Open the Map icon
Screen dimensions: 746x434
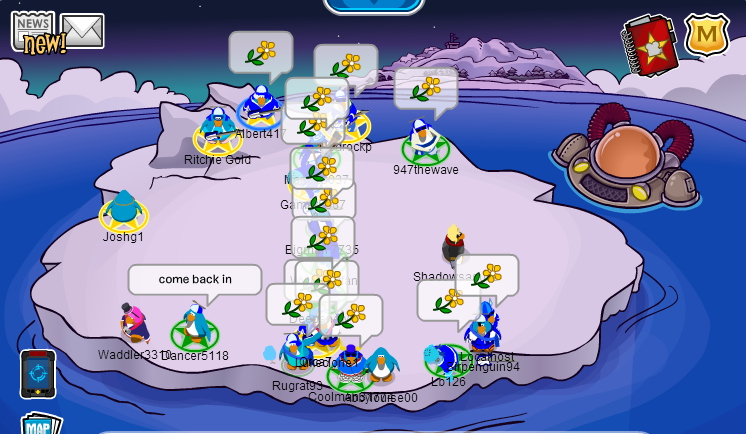tap(40, 425)
